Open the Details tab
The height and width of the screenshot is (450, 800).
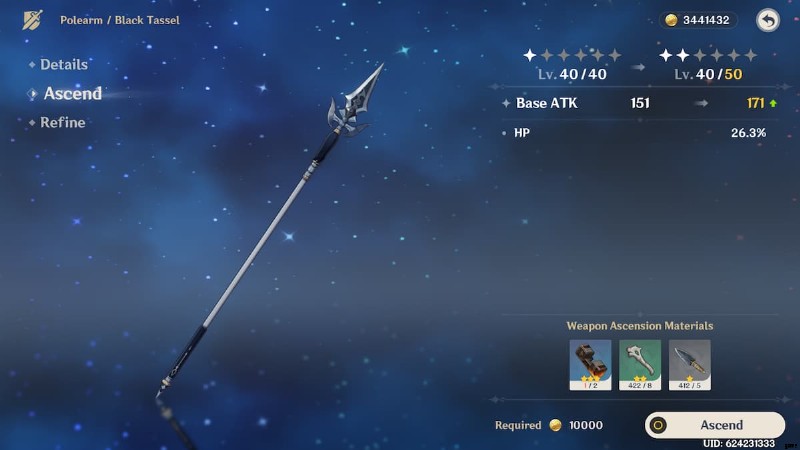click(63, 64)
